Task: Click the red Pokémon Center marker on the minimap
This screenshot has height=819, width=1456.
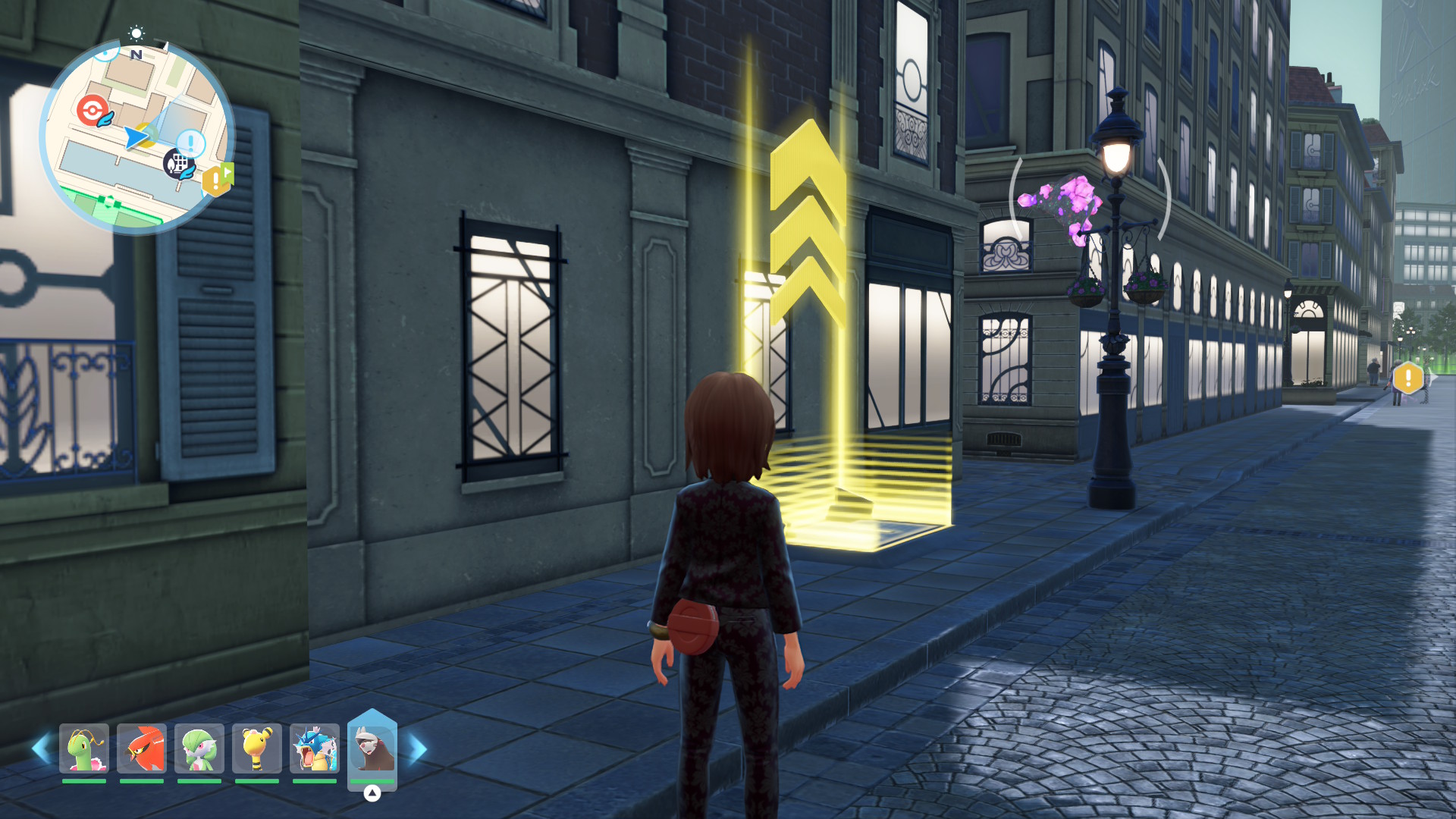Action: 91,110
